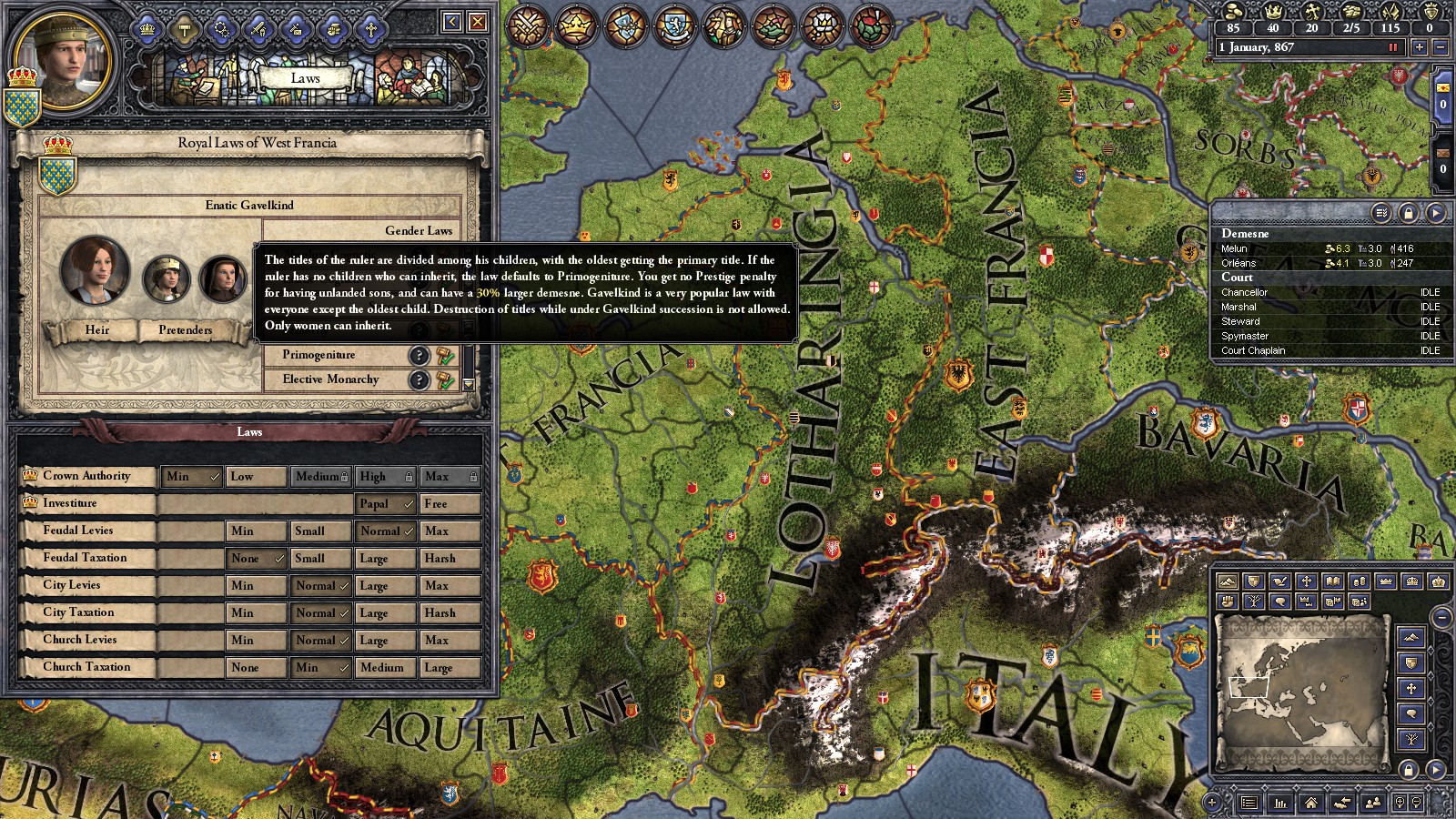
Task: Open the Heir character portrait
Action: pos(95,270)
